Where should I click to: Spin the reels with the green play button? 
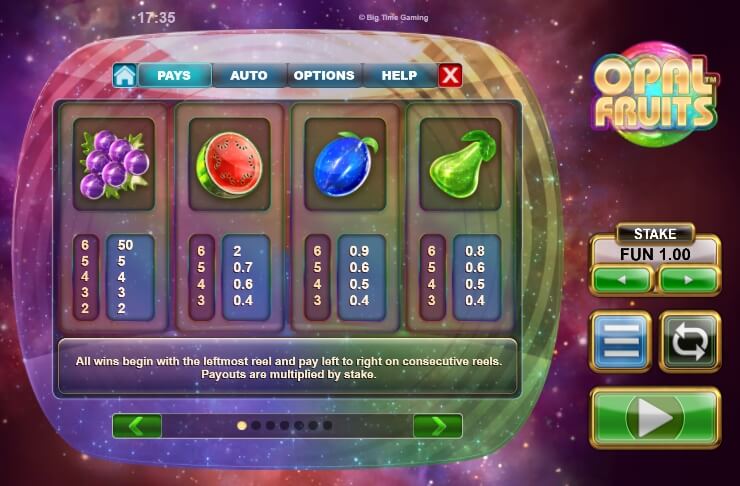pyautogui.click(x=655, y=418)
